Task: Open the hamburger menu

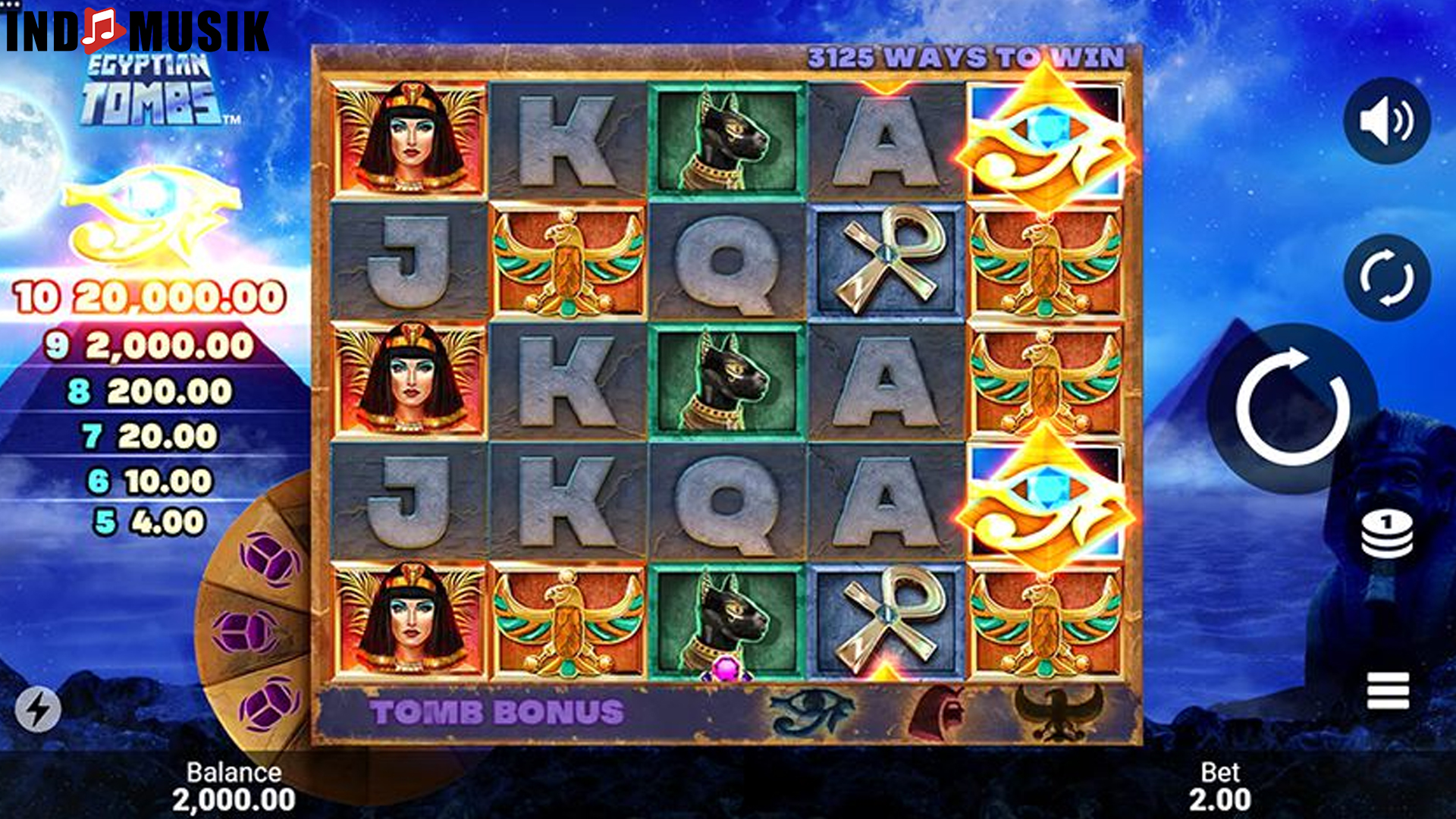Action: pos(1388,691)
